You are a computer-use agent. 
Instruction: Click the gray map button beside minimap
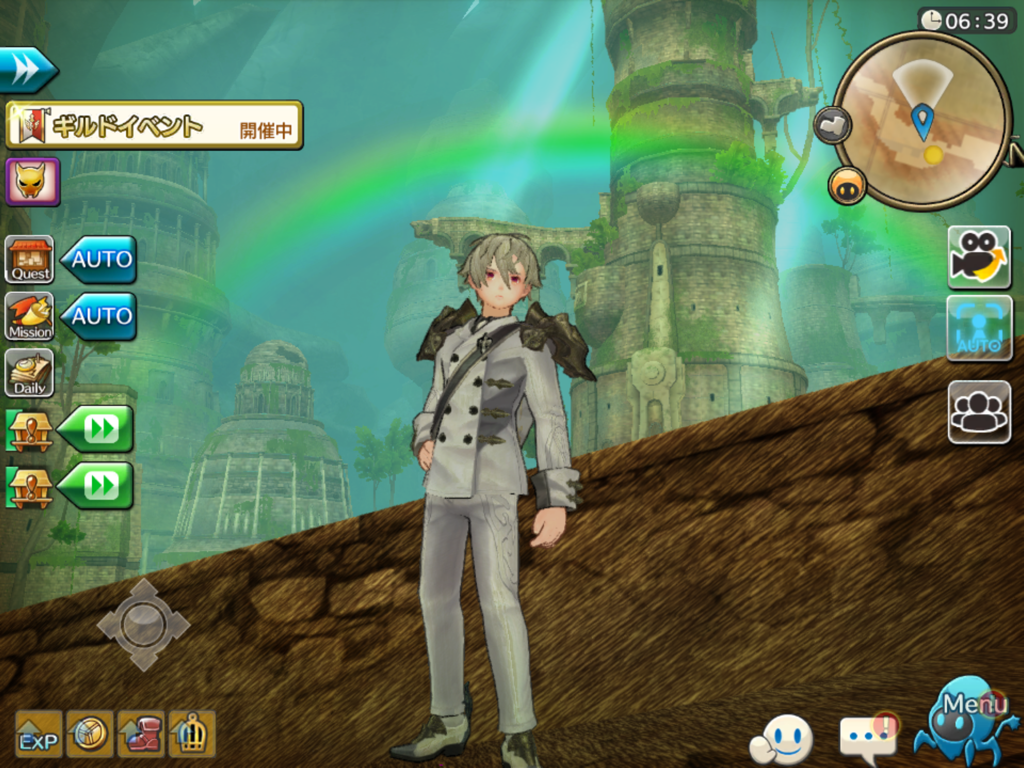click(831, 126)
